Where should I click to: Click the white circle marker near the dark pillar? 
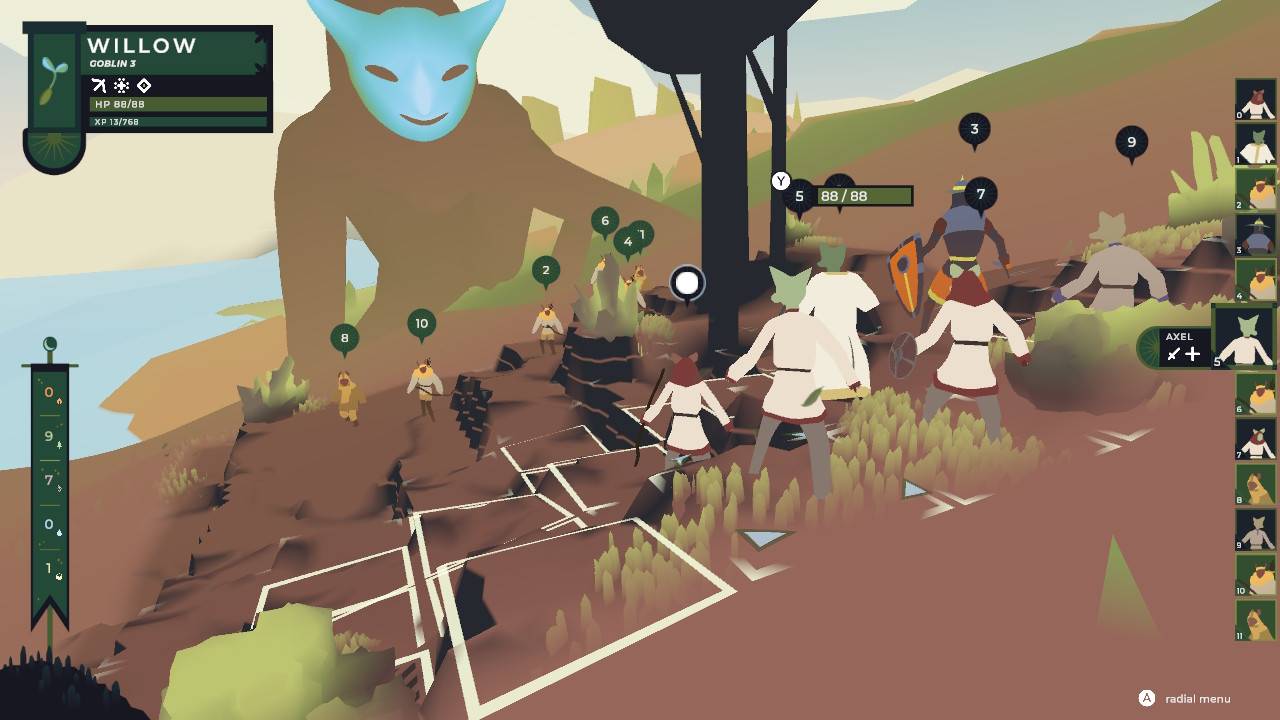click(x=688, y=283)
